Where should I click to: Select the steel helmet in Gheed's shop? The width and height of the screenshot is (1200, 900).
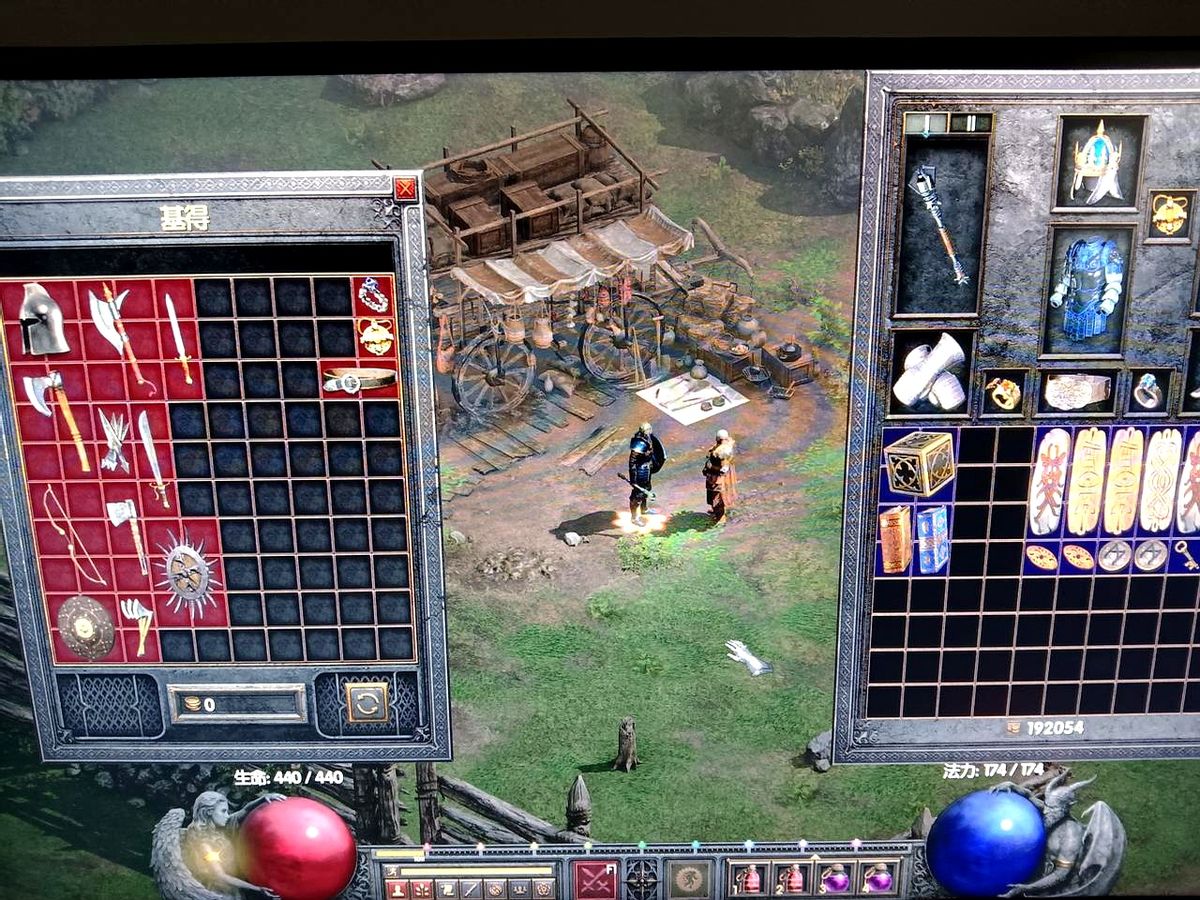(x=44, y=319)
